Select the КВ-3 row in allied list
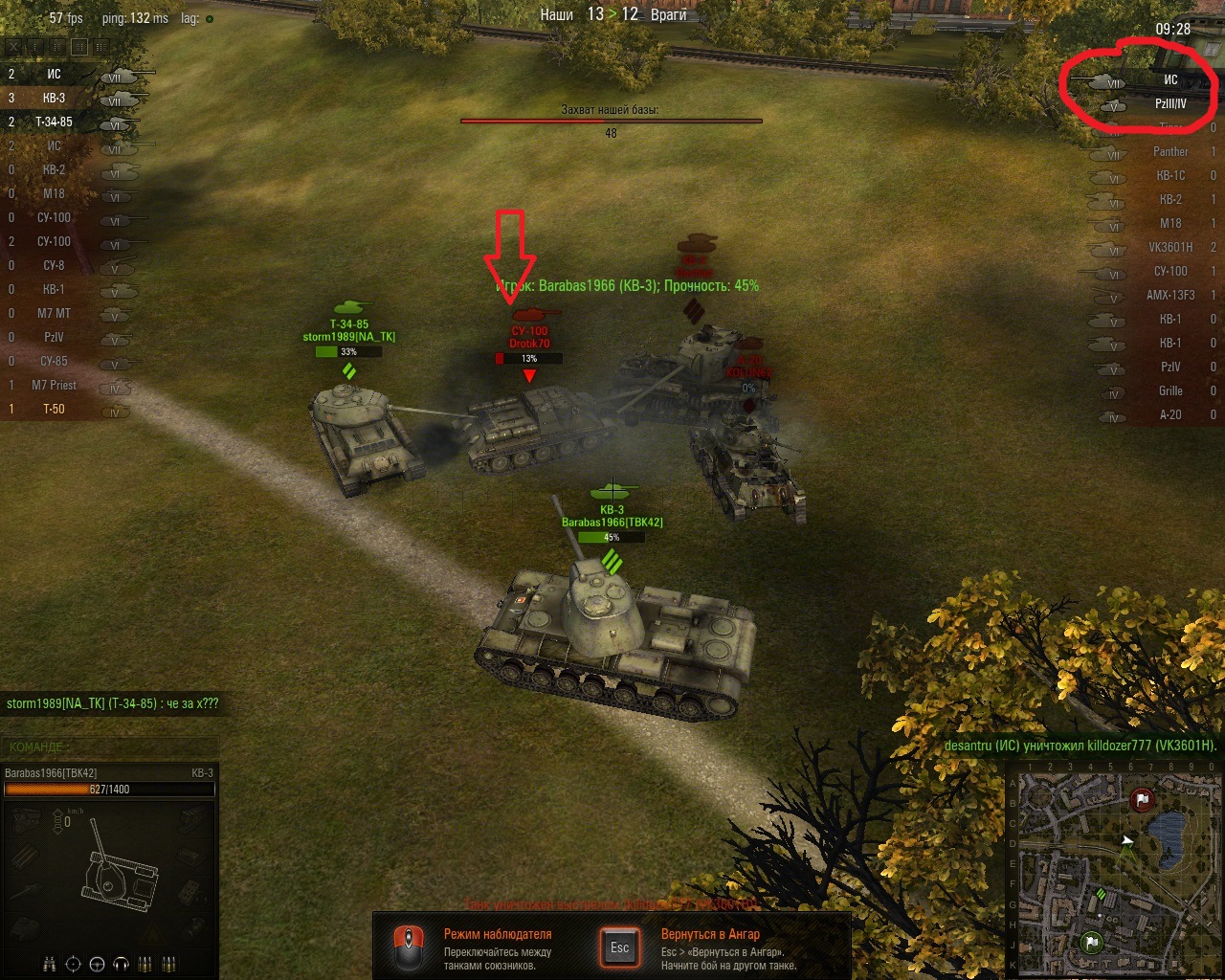 tap(55, 98)
